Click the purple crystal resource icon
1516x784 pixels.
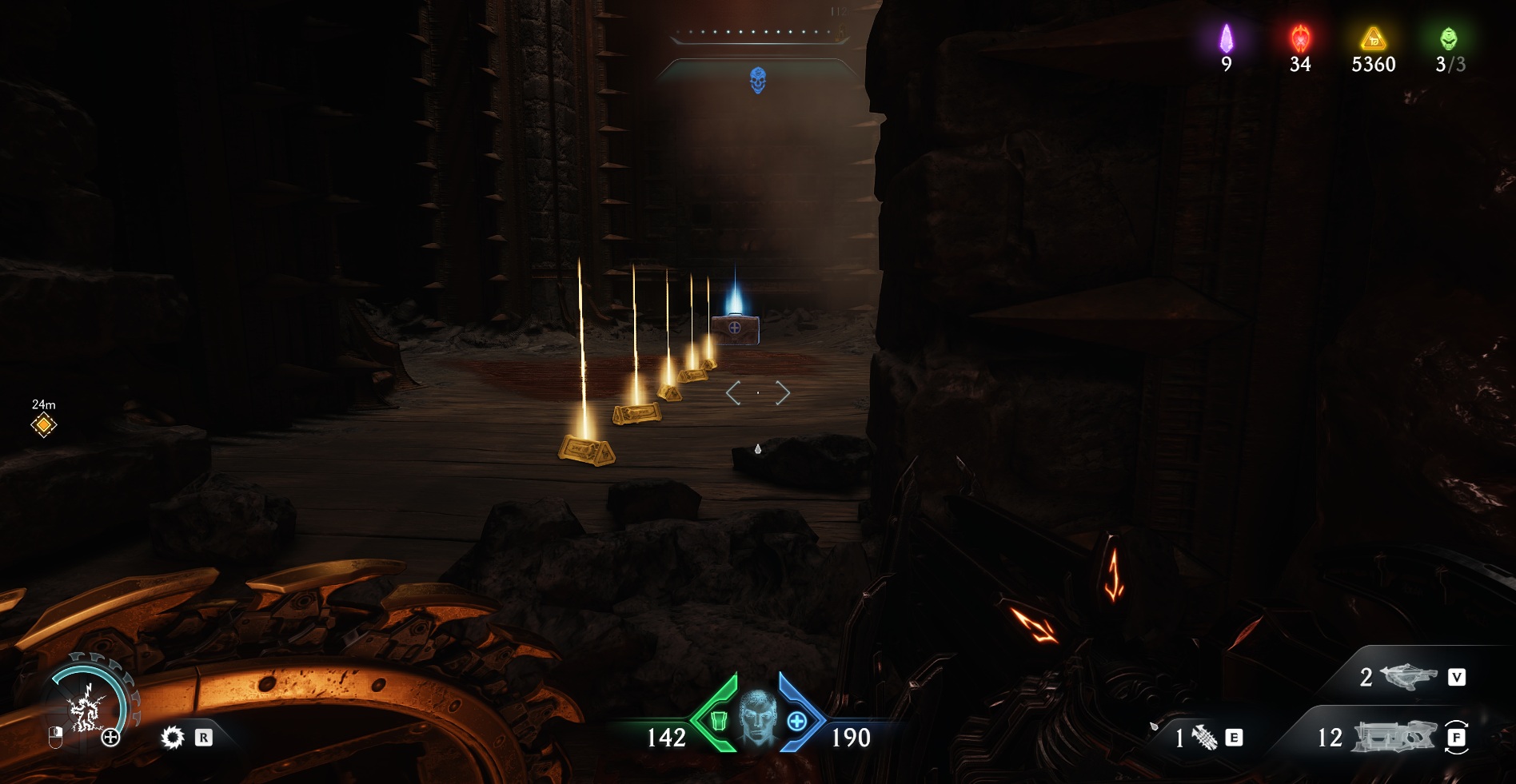click(1226, 38)
